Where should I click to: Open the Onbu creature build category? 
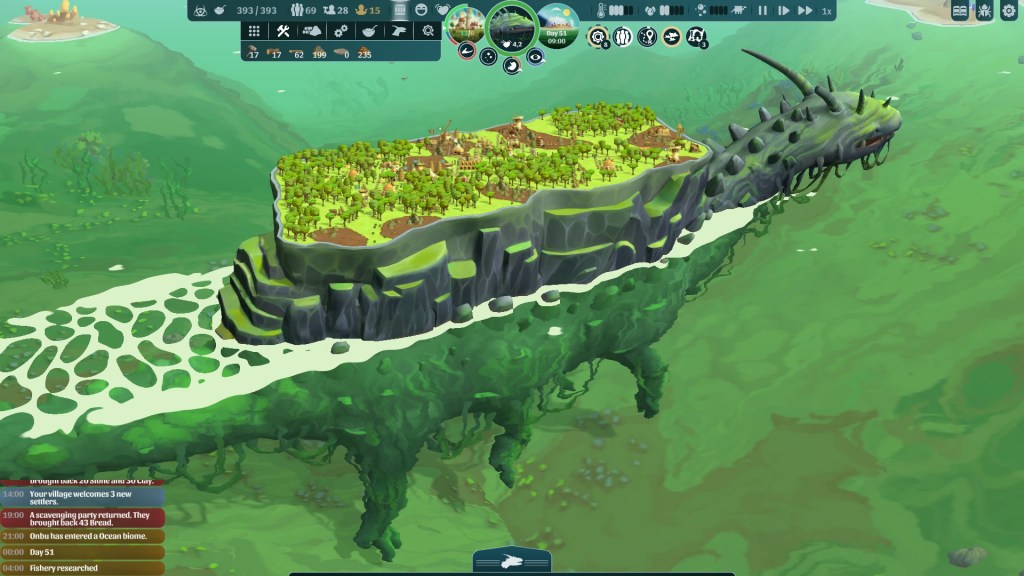coord(399,31)
